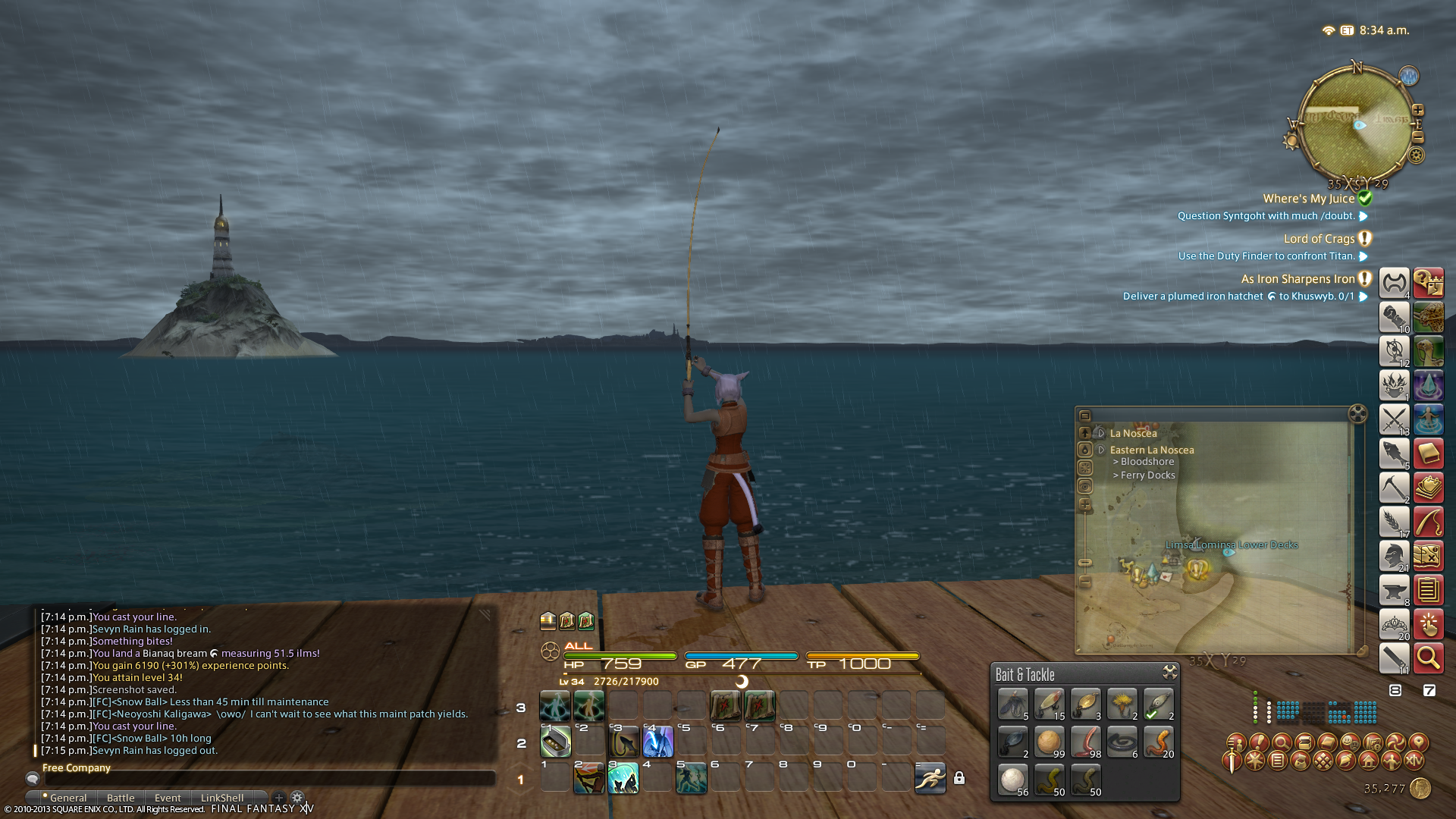Open the Lord of Crags quest entry
This screenshot has width=1456, height=819.
click(1319, 239)
